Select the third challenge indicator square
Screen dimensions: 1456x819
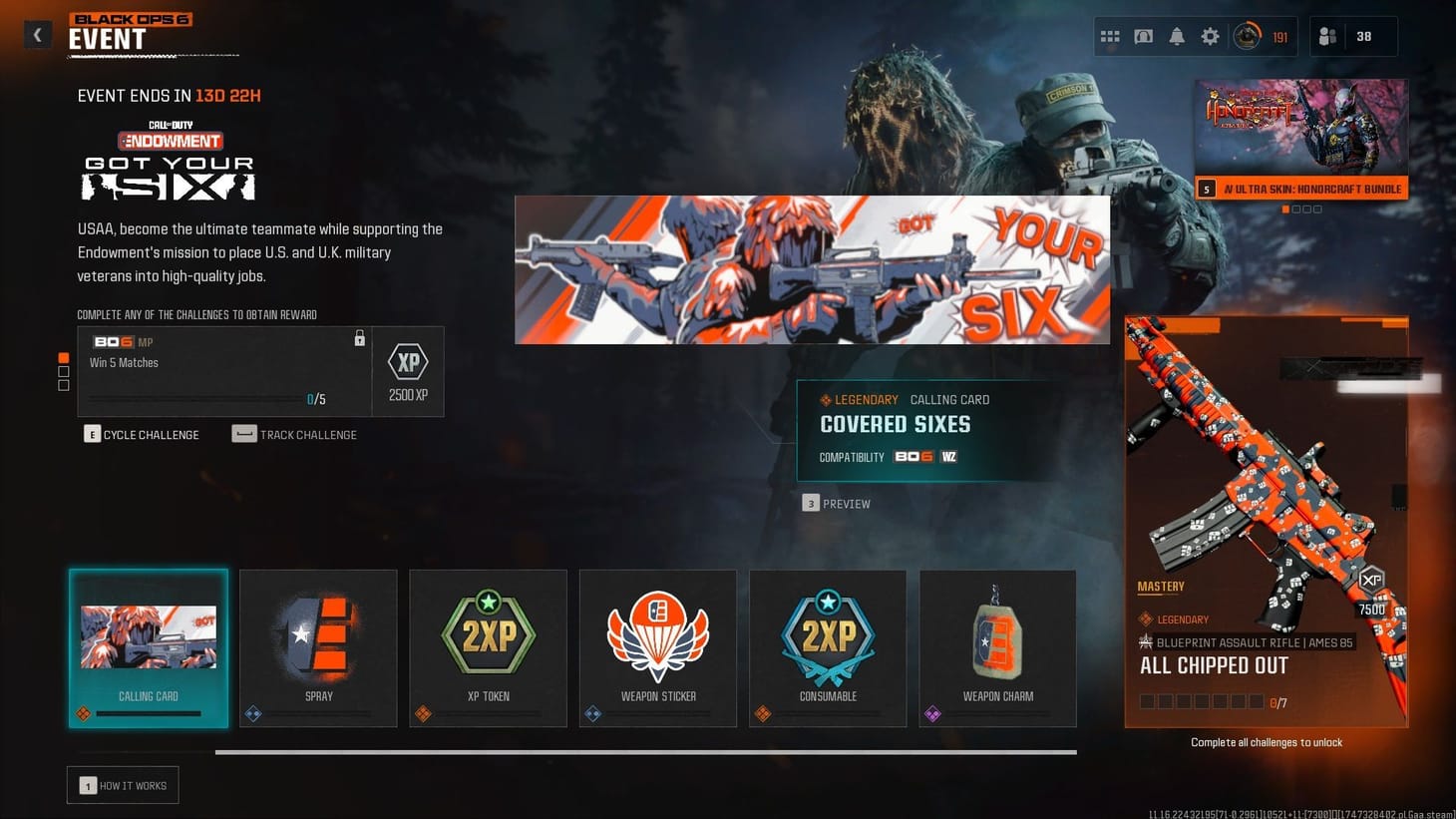click(63, 384)
